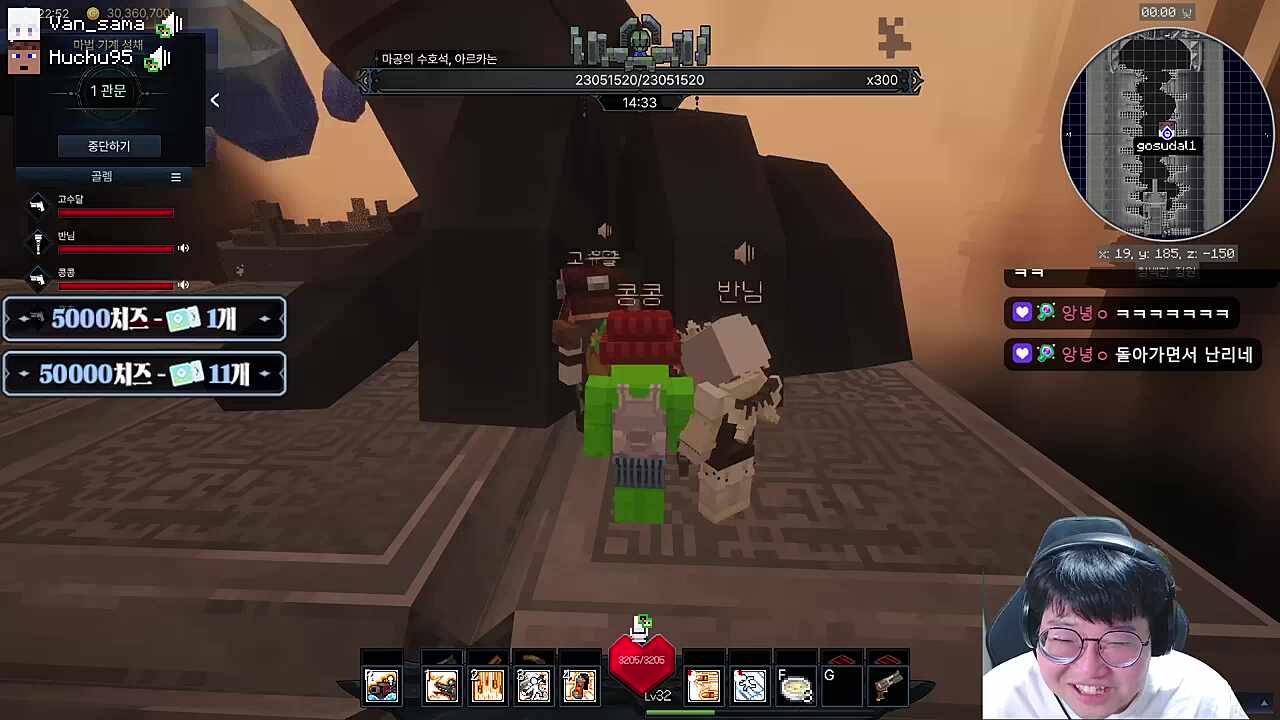This screenshot has width=1280, height=720.
Task: Click the 5000치즈 donation banner
Action: (144, 319)
